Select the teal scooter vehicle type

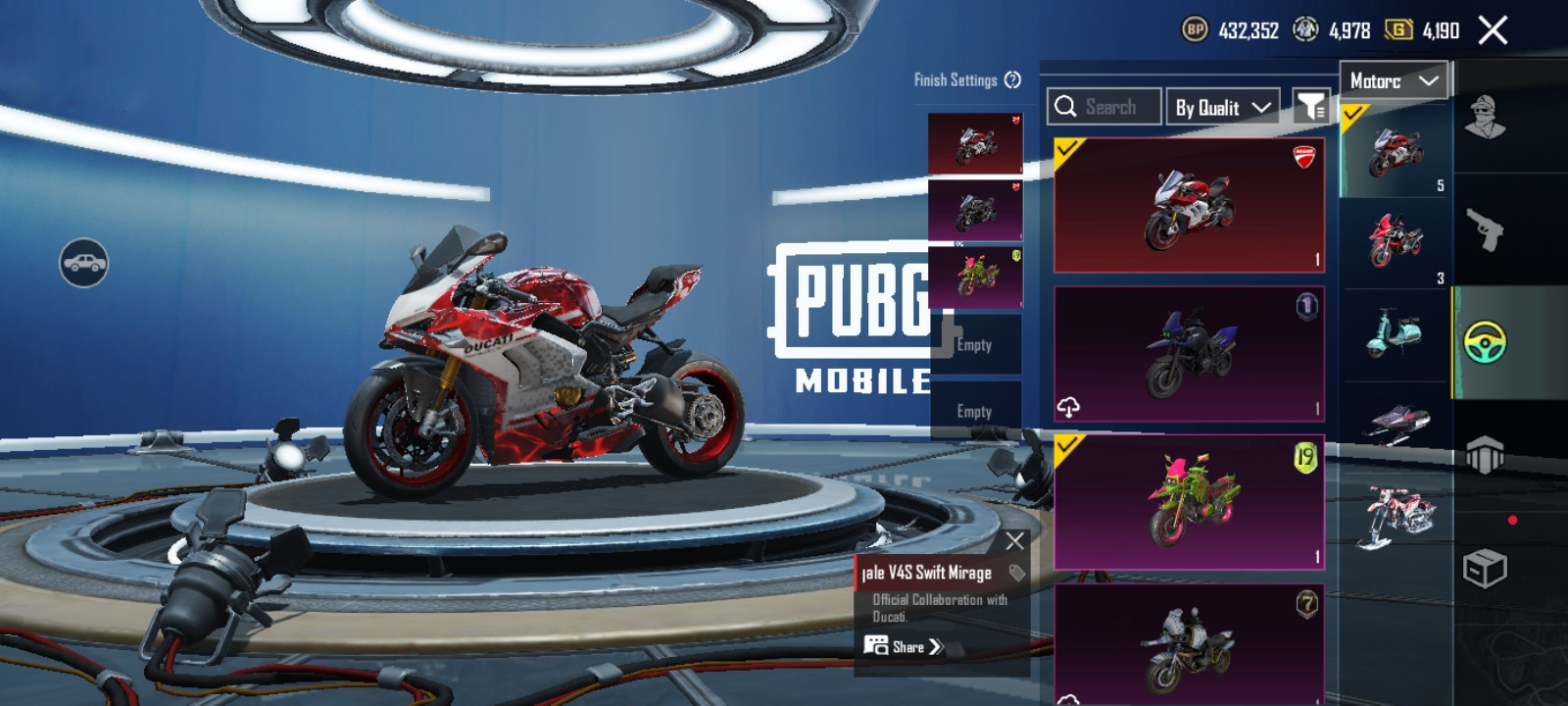tap(1394, 333)
